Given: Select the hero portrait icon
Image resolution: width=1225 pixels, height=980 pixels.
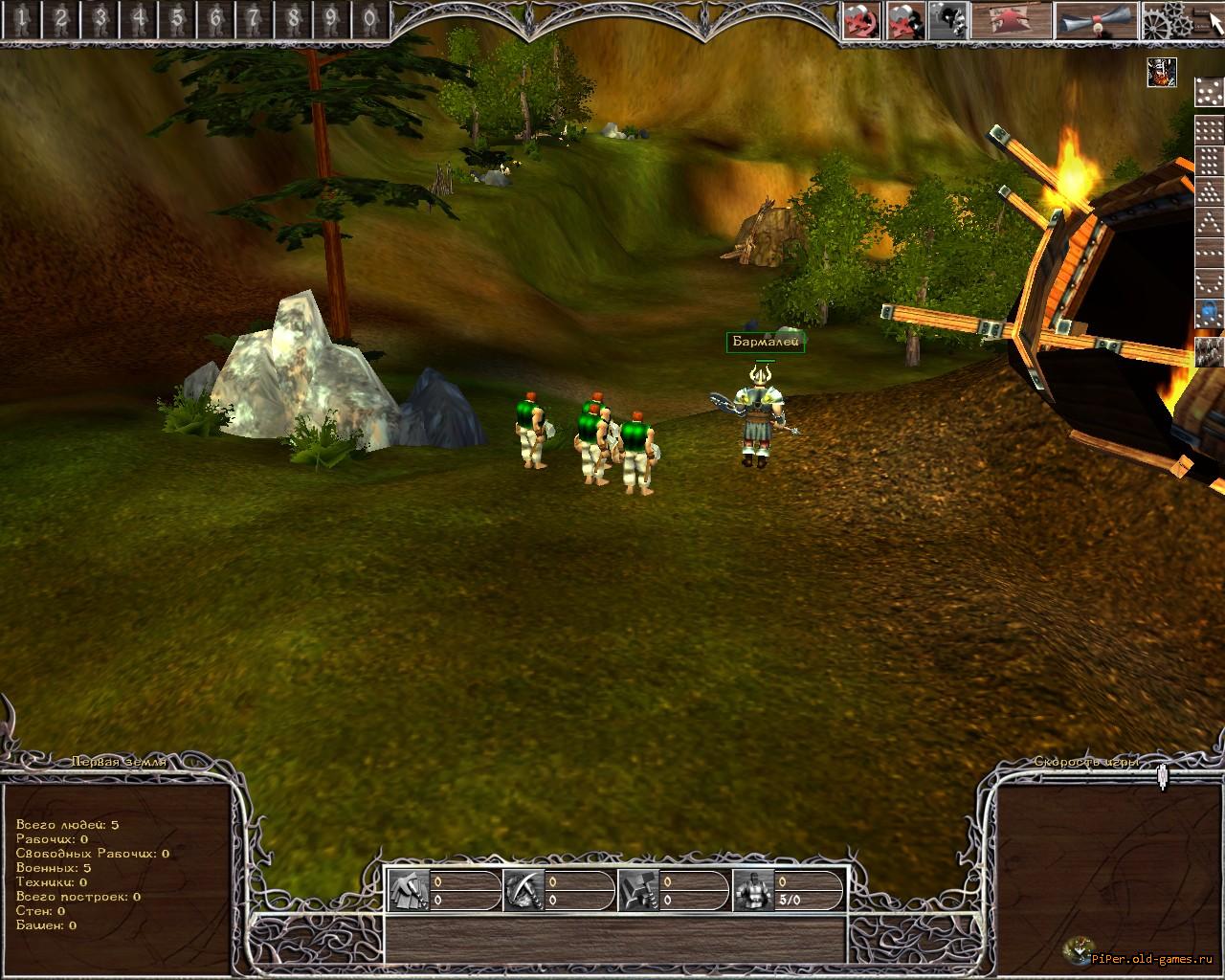Looking at the screenshot, I should (1162, 72).
